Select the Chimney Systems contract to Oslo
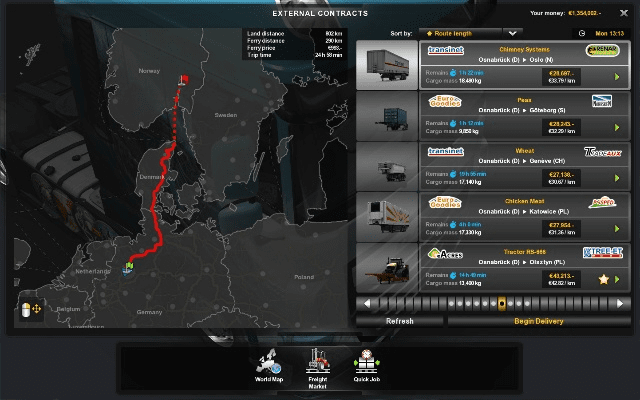640x400 pixels. coord(490,63)
